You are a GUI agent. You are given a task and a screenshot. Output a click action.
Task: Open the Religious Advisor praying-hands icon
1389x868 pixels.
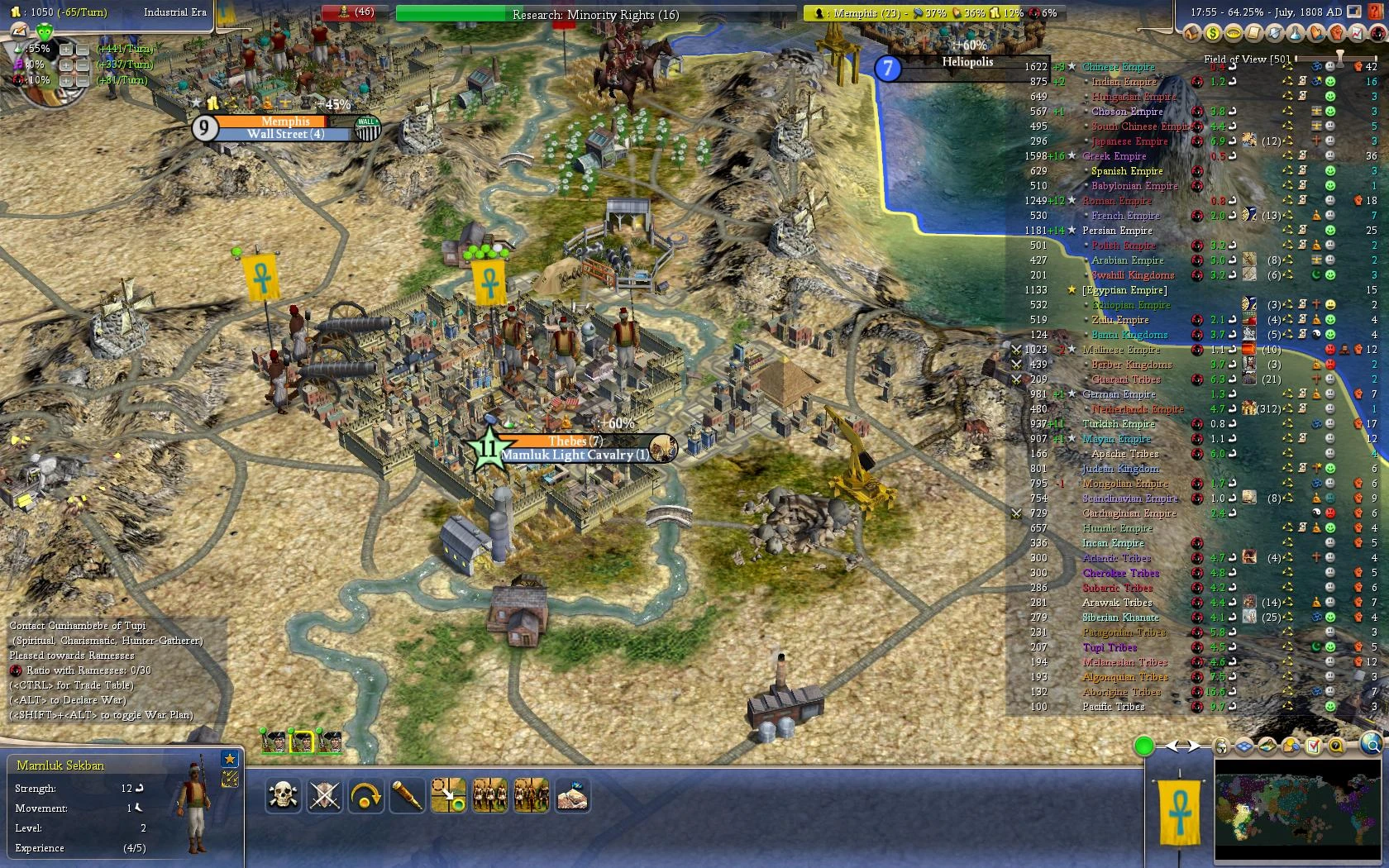click(x=1315, y=34)
